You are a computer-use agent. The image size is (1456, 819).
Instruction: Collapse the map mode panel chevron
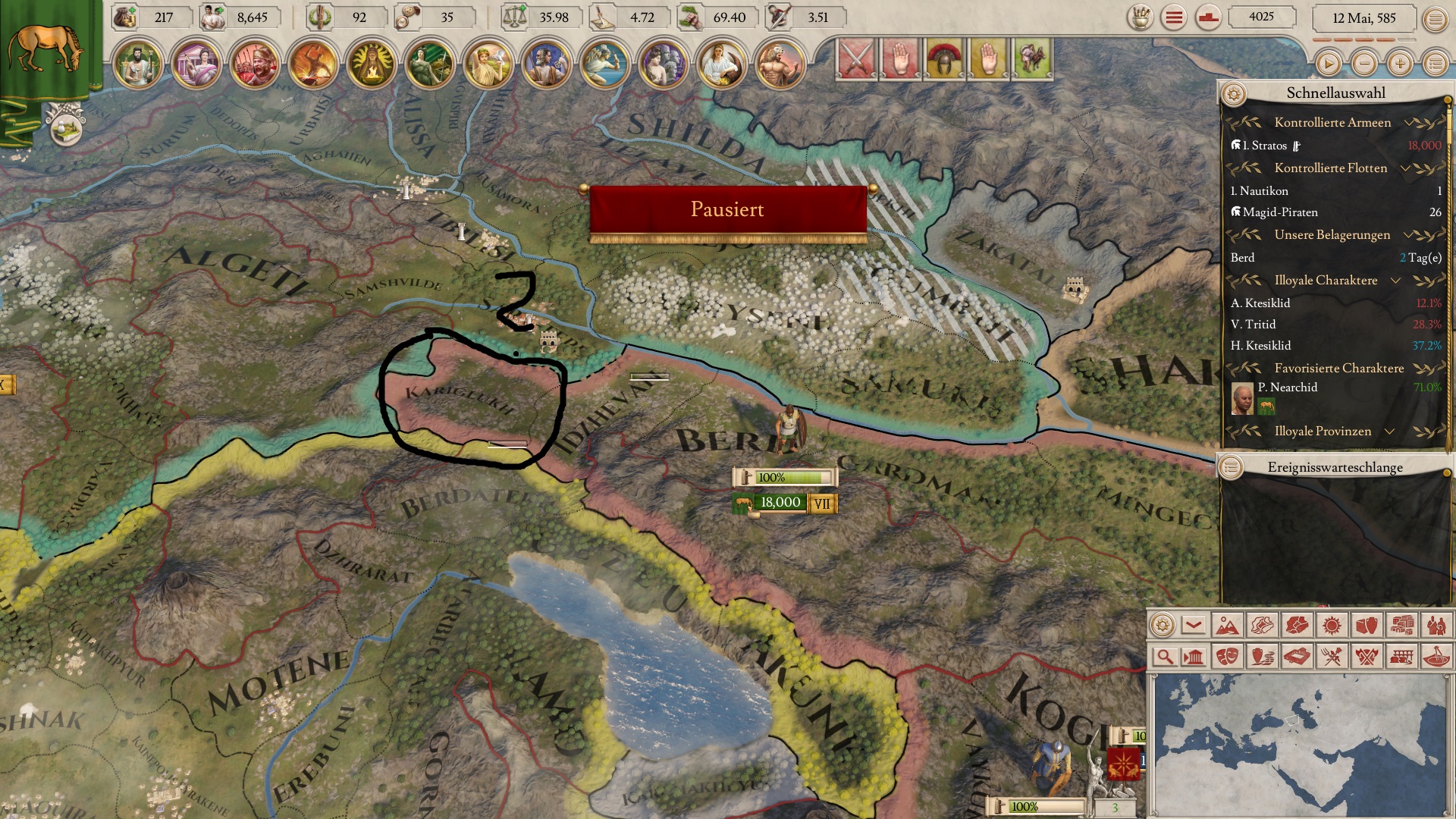[1194, 626]
